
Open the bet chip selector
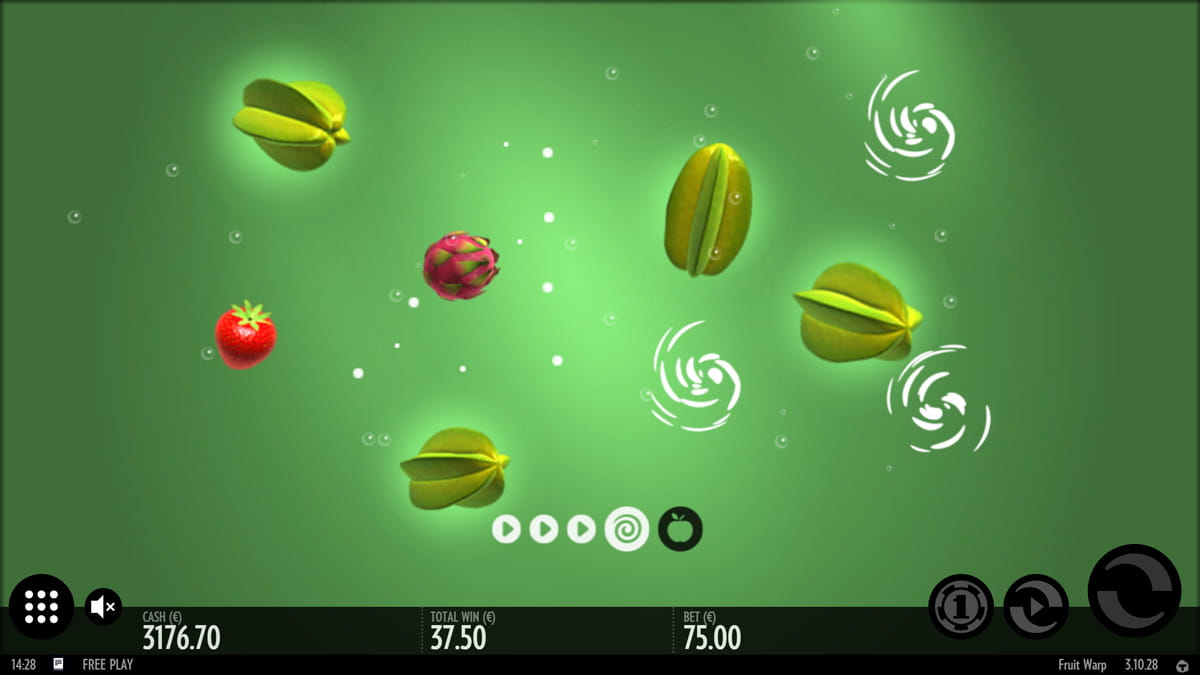coord(960,606)
